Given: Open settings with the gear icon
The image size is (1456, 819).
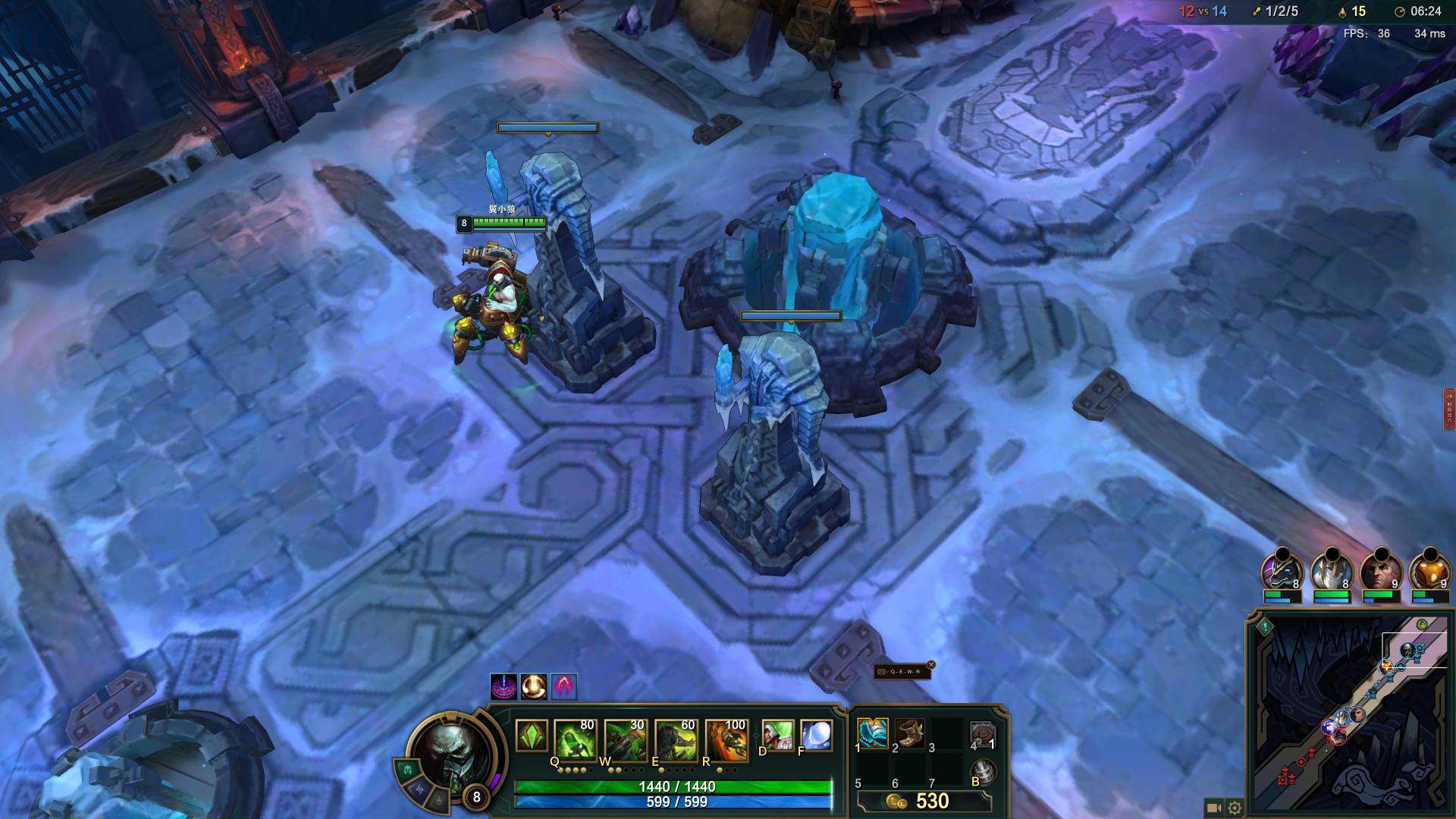Looking at the screenshot, I should coord(1235,808).
